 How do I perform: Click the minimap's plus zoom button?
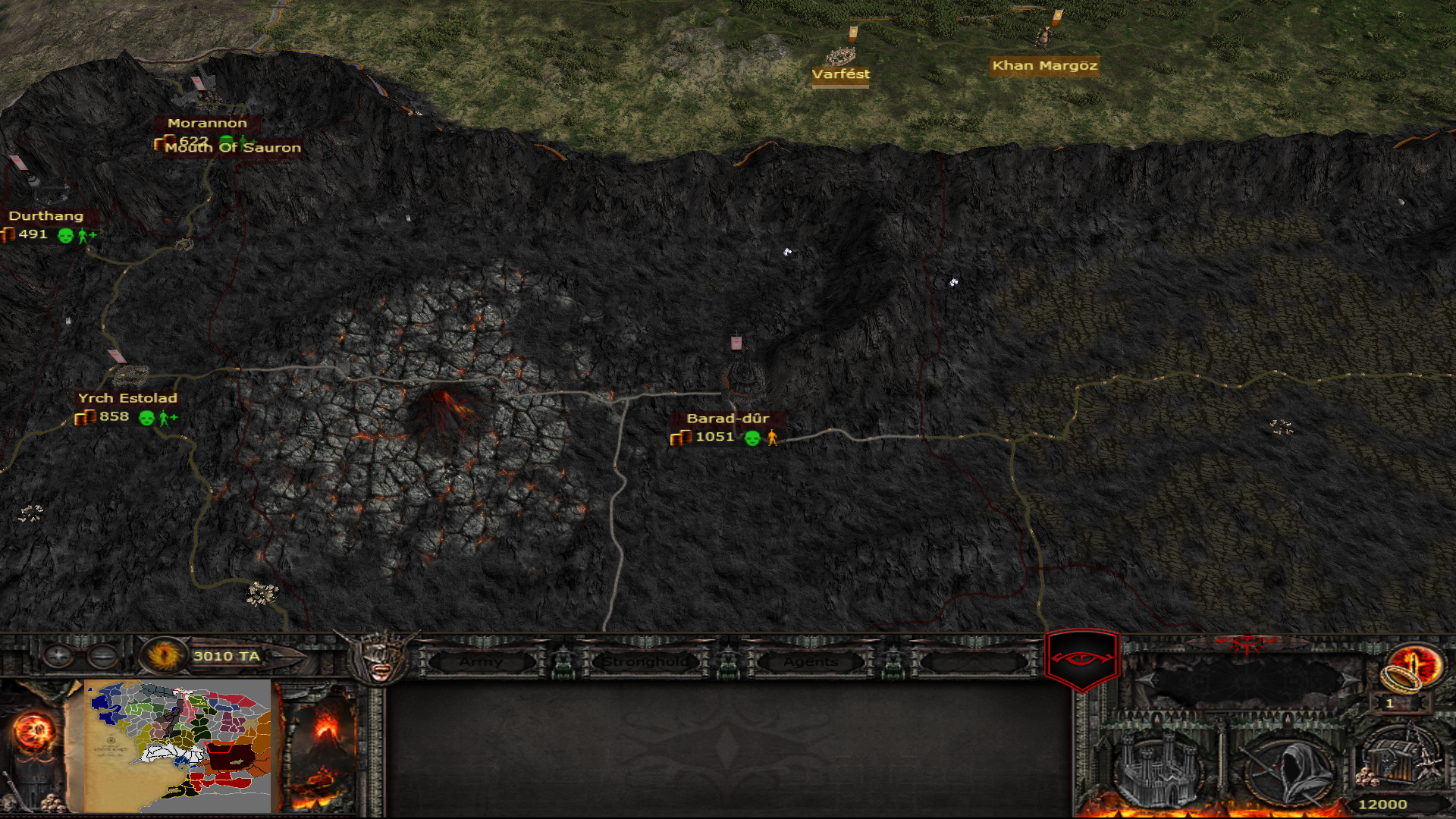tap(58, 655)
